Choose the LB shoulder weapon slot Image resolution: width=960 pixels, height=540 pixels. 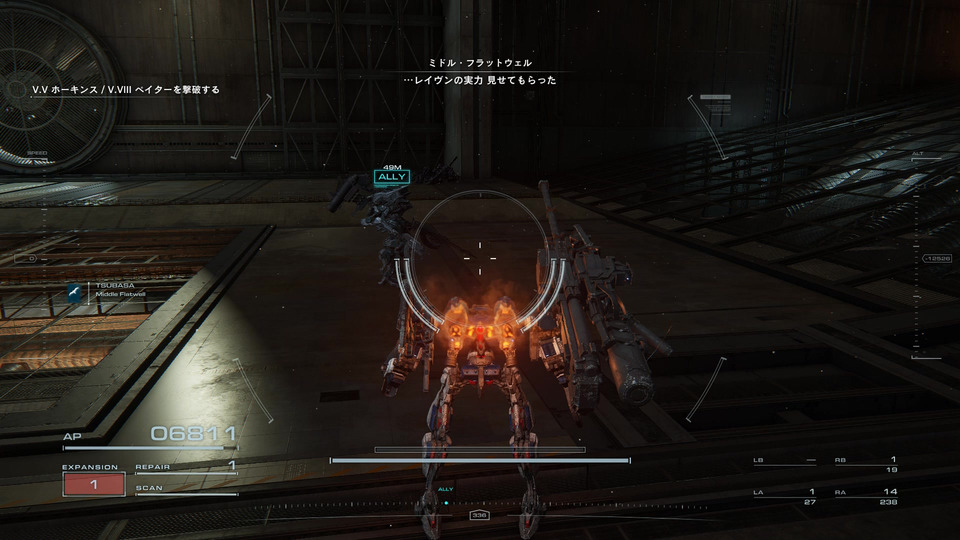[x=784, y=464]
